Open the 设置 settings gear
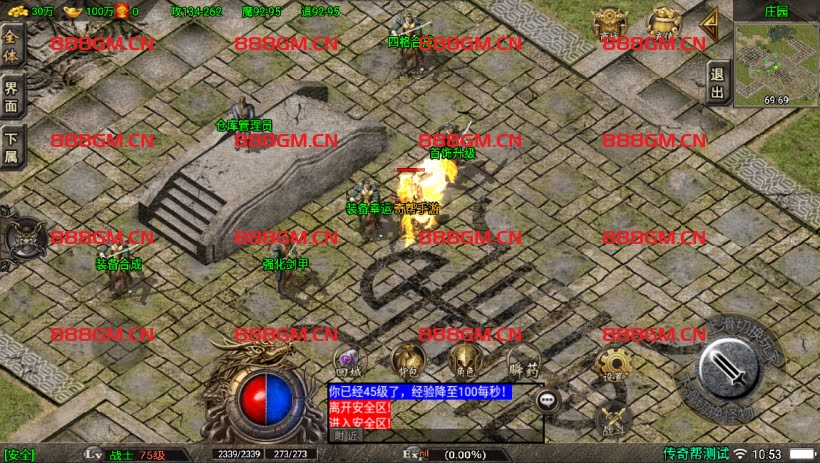 pos(613,364)
